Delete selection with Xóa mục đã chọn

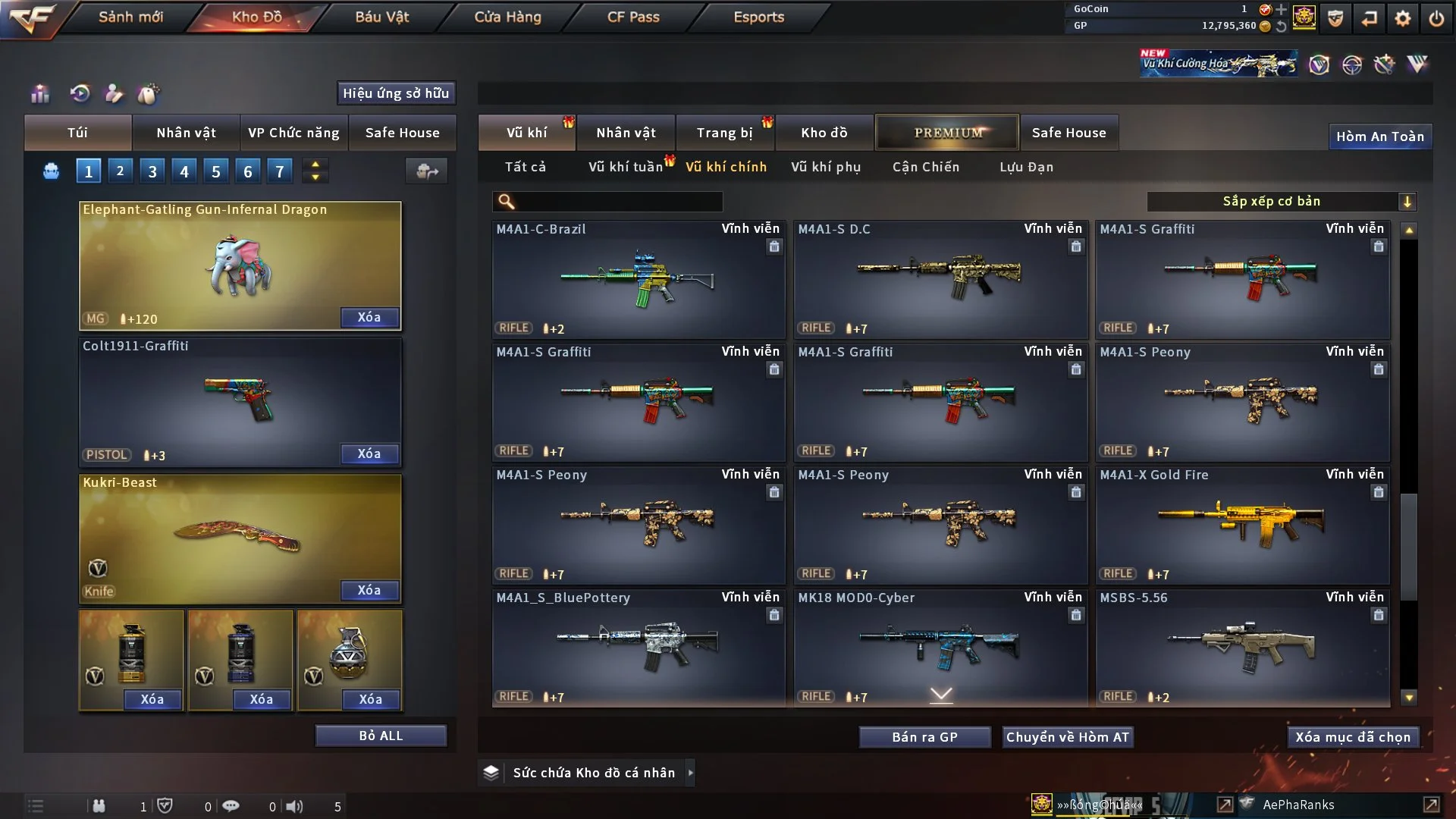pyautogui.click(x=1353, y=737)
